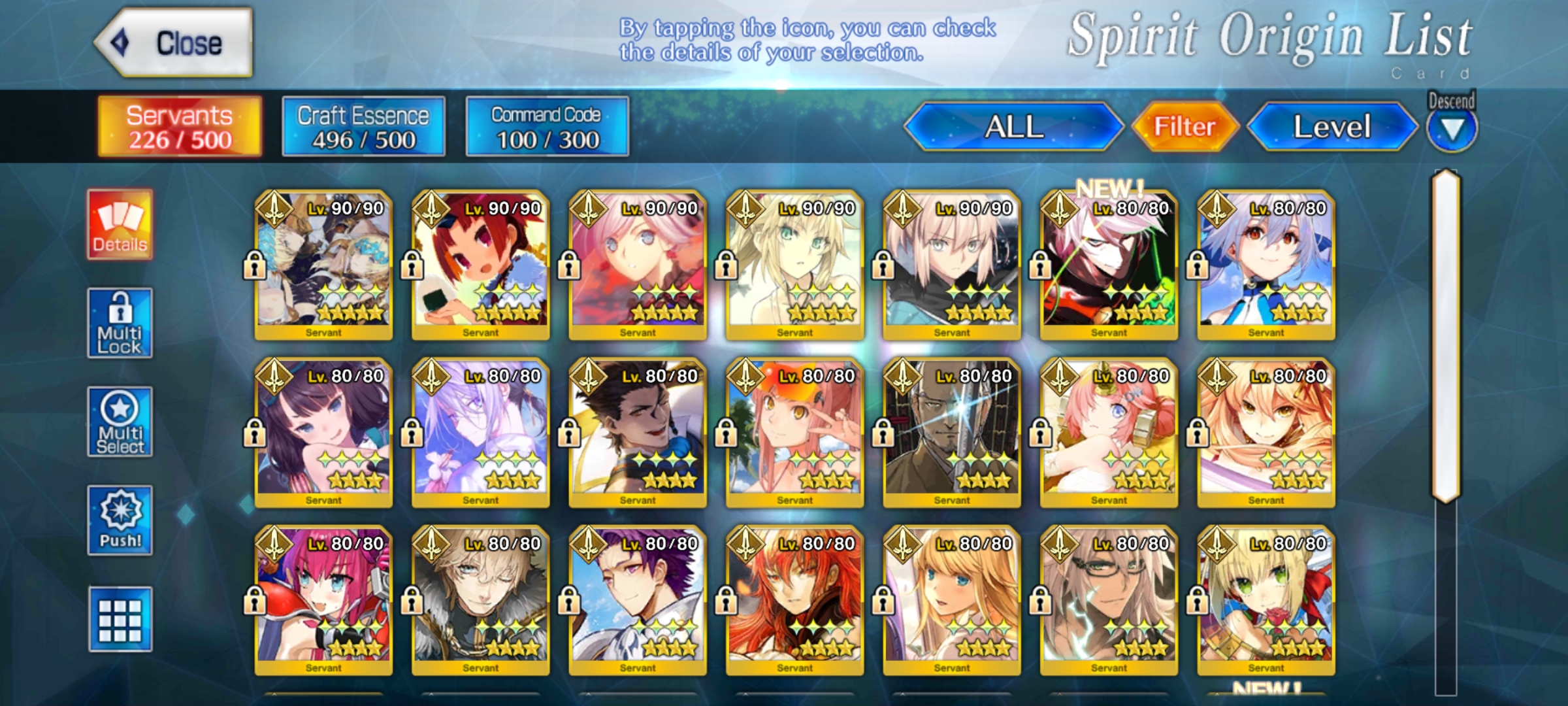Select the old man with sword servant
1568x706 pixels.
click(x=952, y=433)
